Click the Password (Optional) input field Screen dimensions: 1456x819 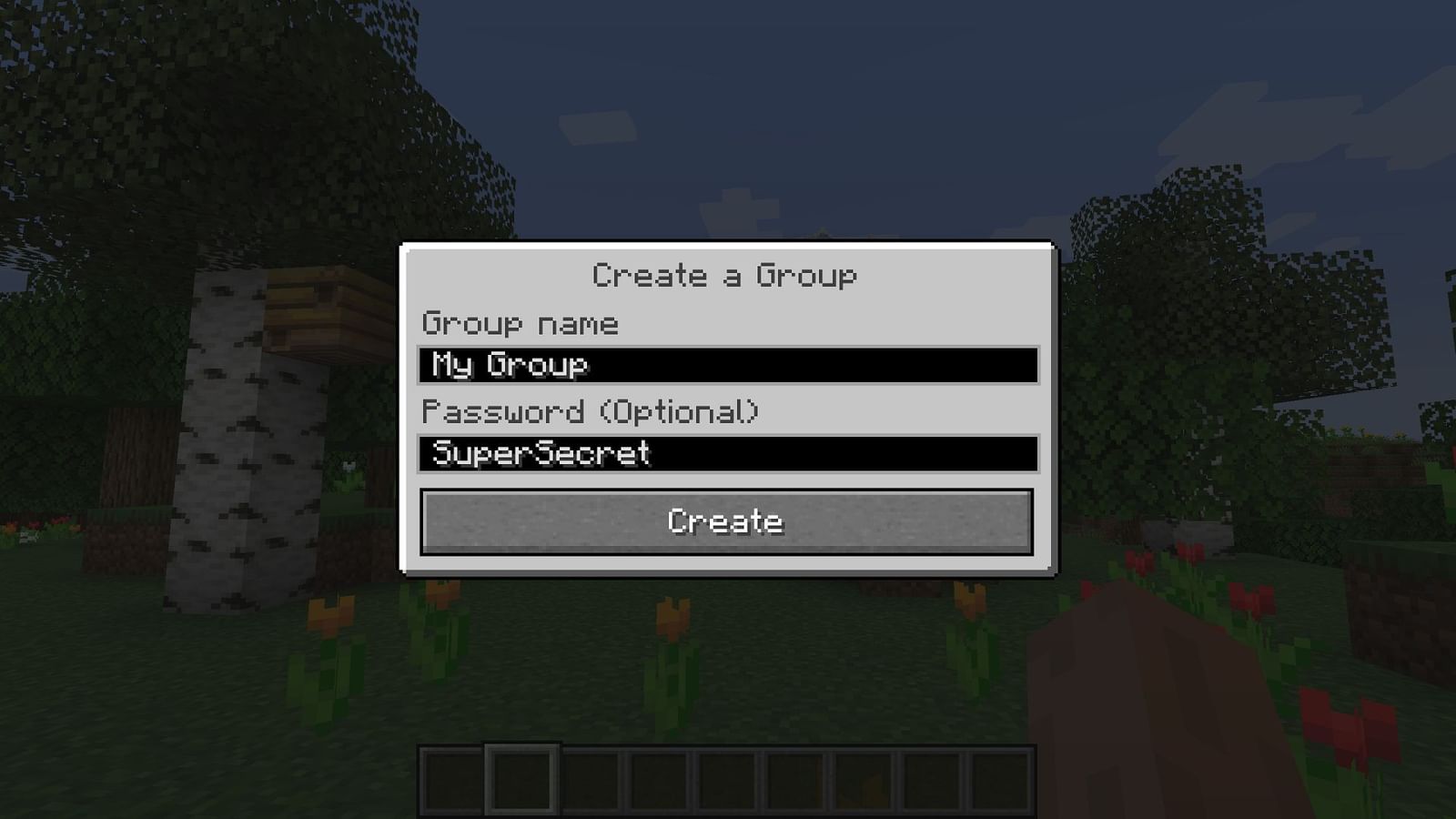tap(728, 452)
